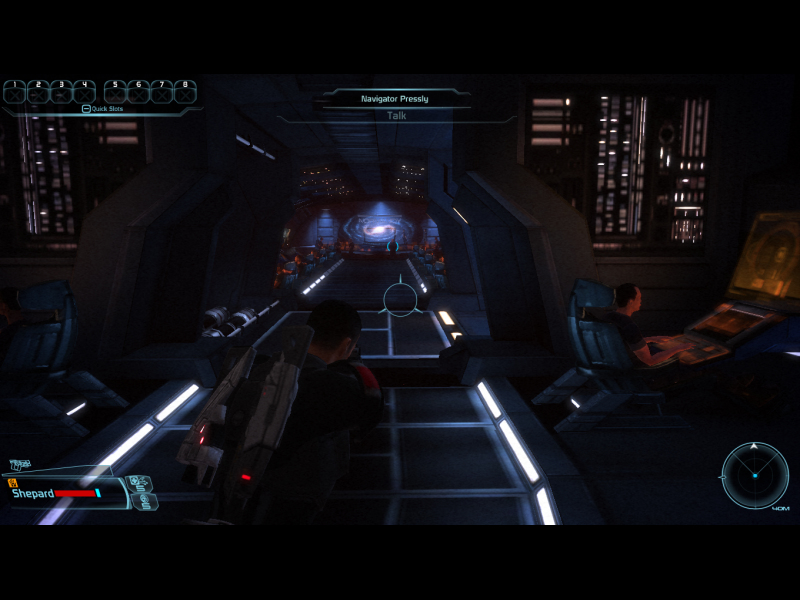Open the circular radar minimap

(756, 475)
